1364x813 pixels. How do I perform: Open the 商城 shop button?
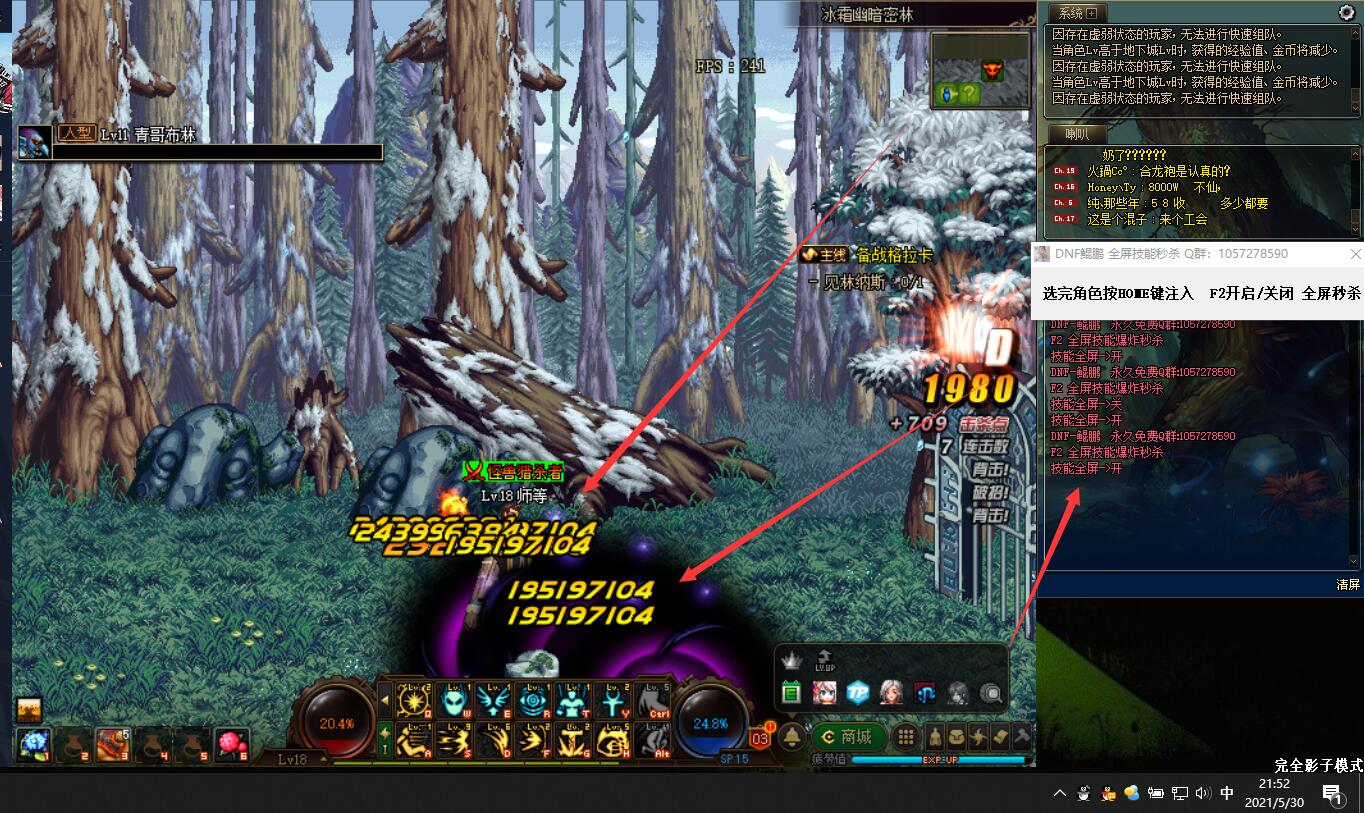click(x=846, y=738)
